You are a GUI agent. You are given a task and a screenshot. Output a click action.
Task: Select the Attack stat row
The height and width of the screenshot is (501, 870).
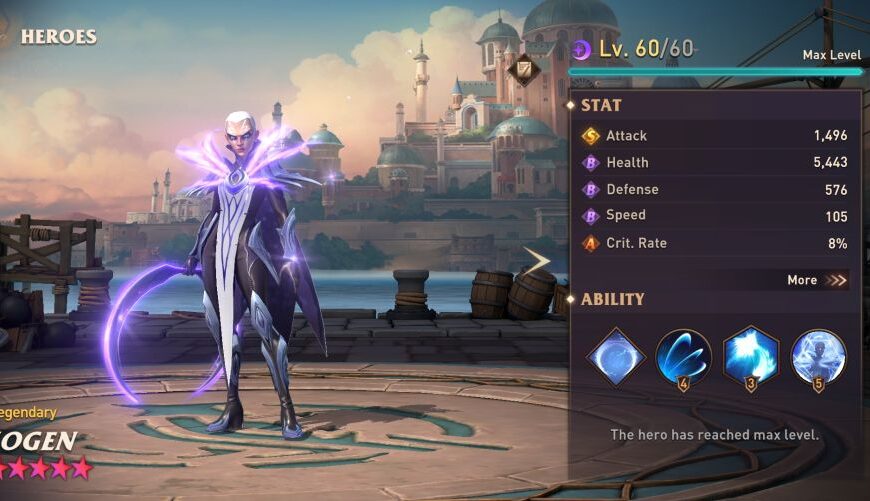pyautogui.click(x=714, y=136)
